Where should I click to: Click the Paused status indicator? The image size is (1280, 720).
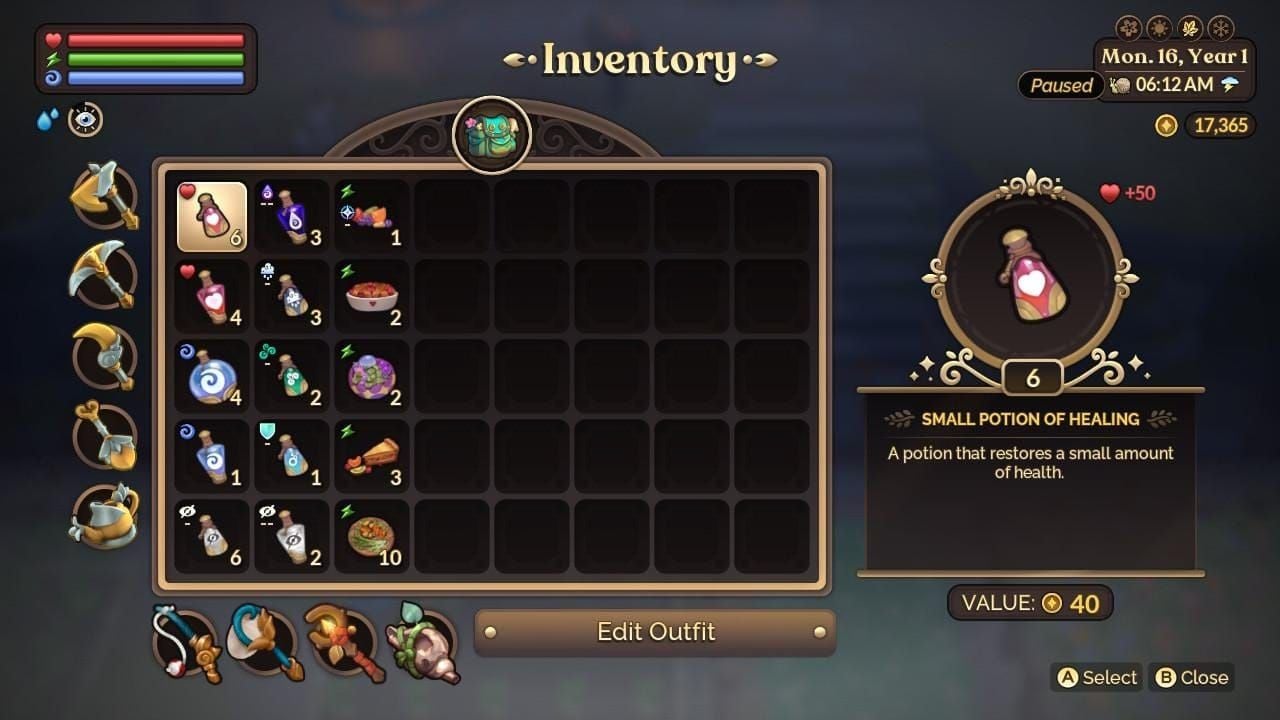point(1061,86)
